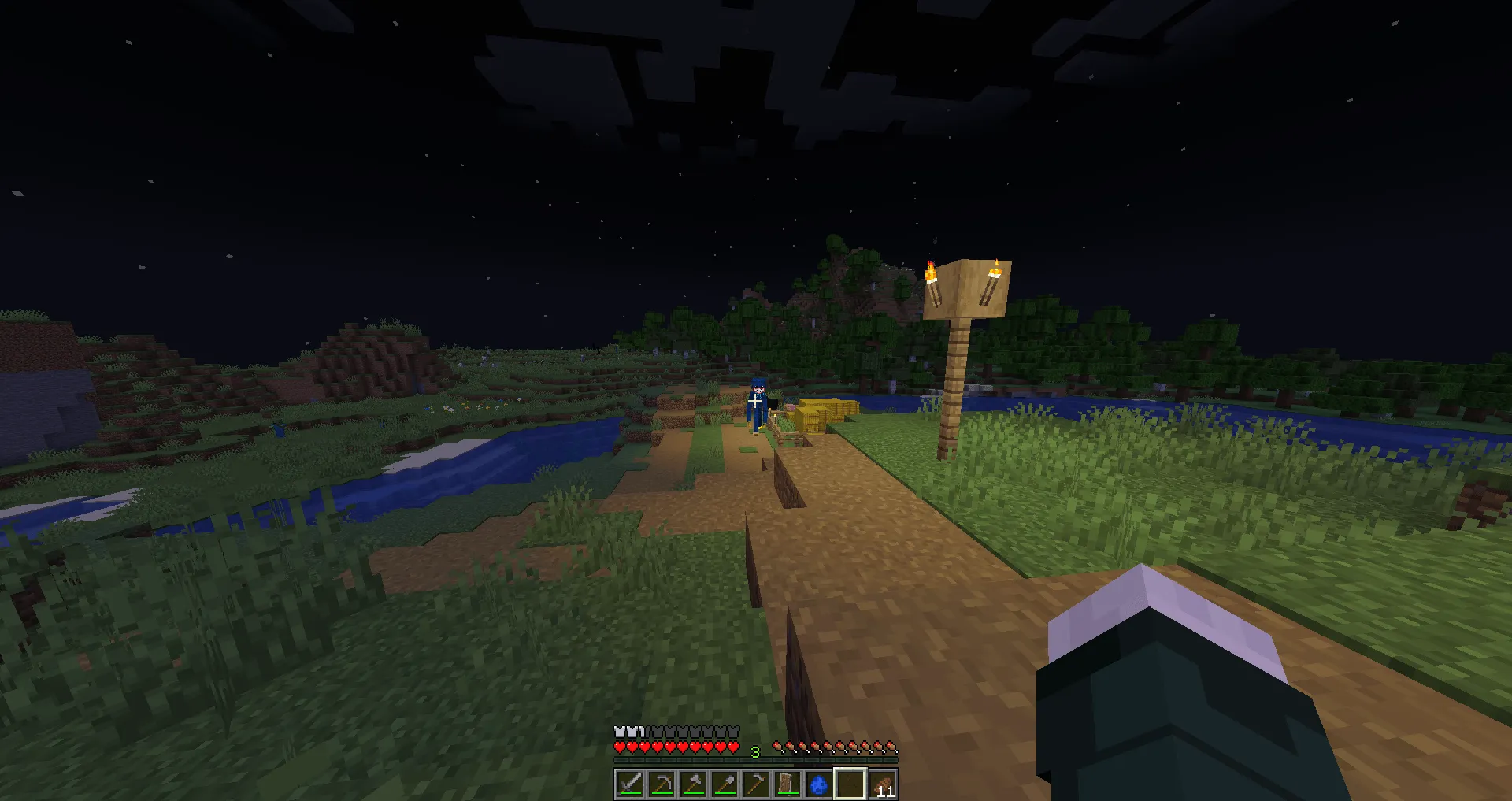Select the iron sword in the hotbar

click(629, 784)
